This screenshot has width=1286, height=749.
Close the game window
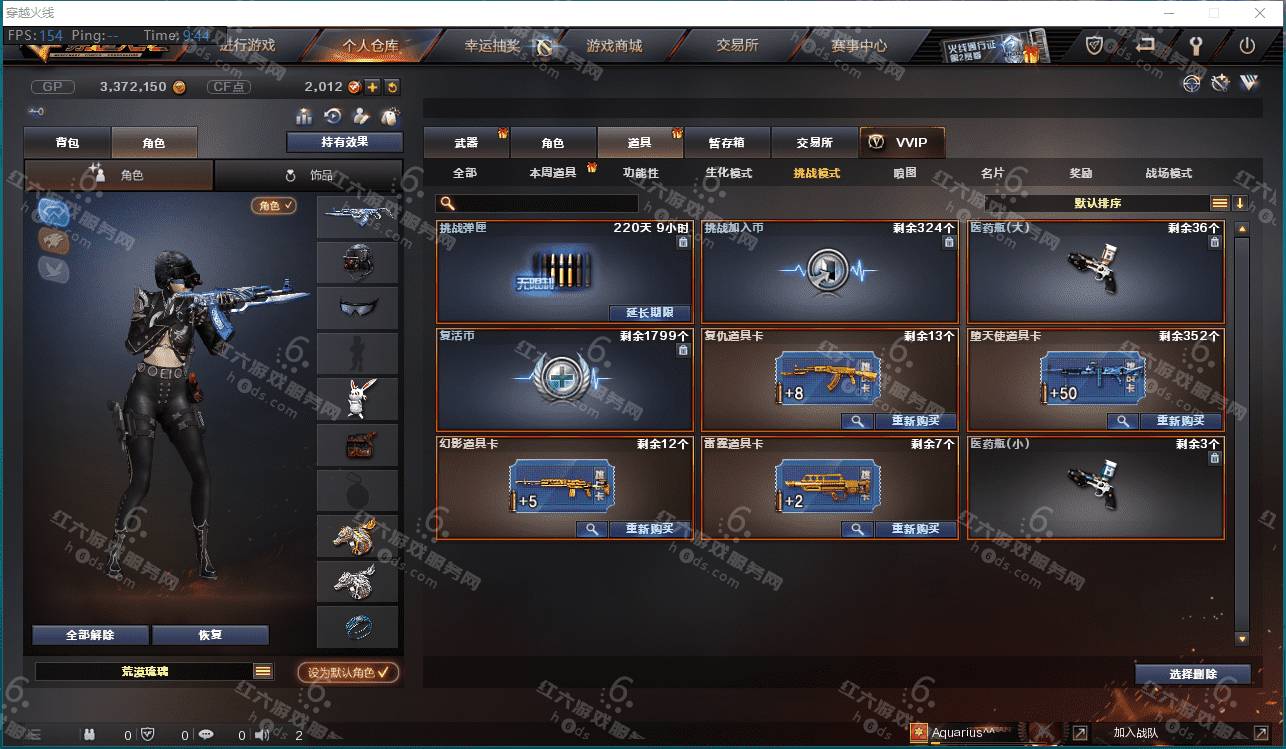click(1261, 13)
